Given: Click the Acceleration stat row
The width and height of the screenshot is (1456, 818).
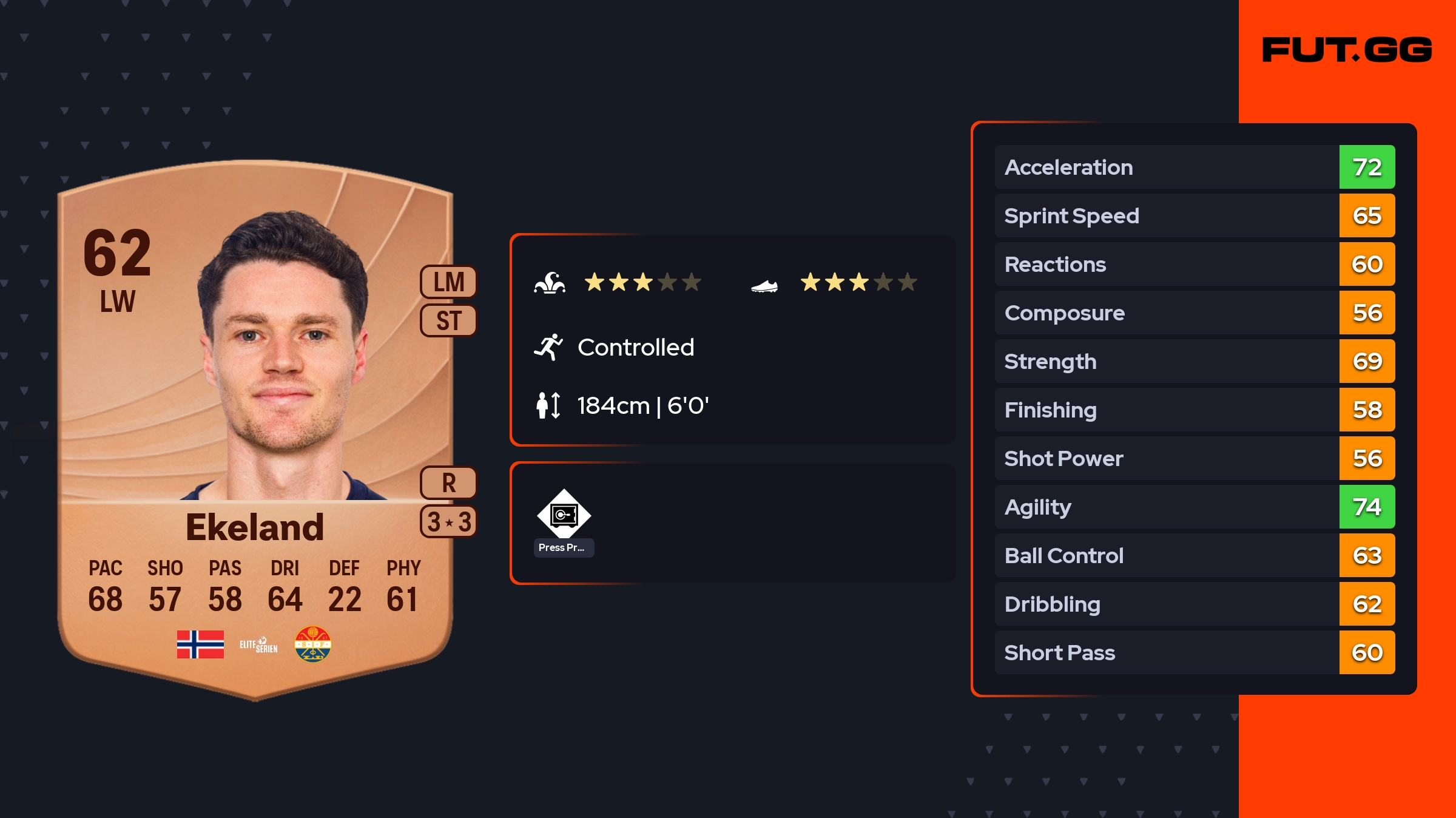Looking at the screenshot, I should tap(1194, 167).
